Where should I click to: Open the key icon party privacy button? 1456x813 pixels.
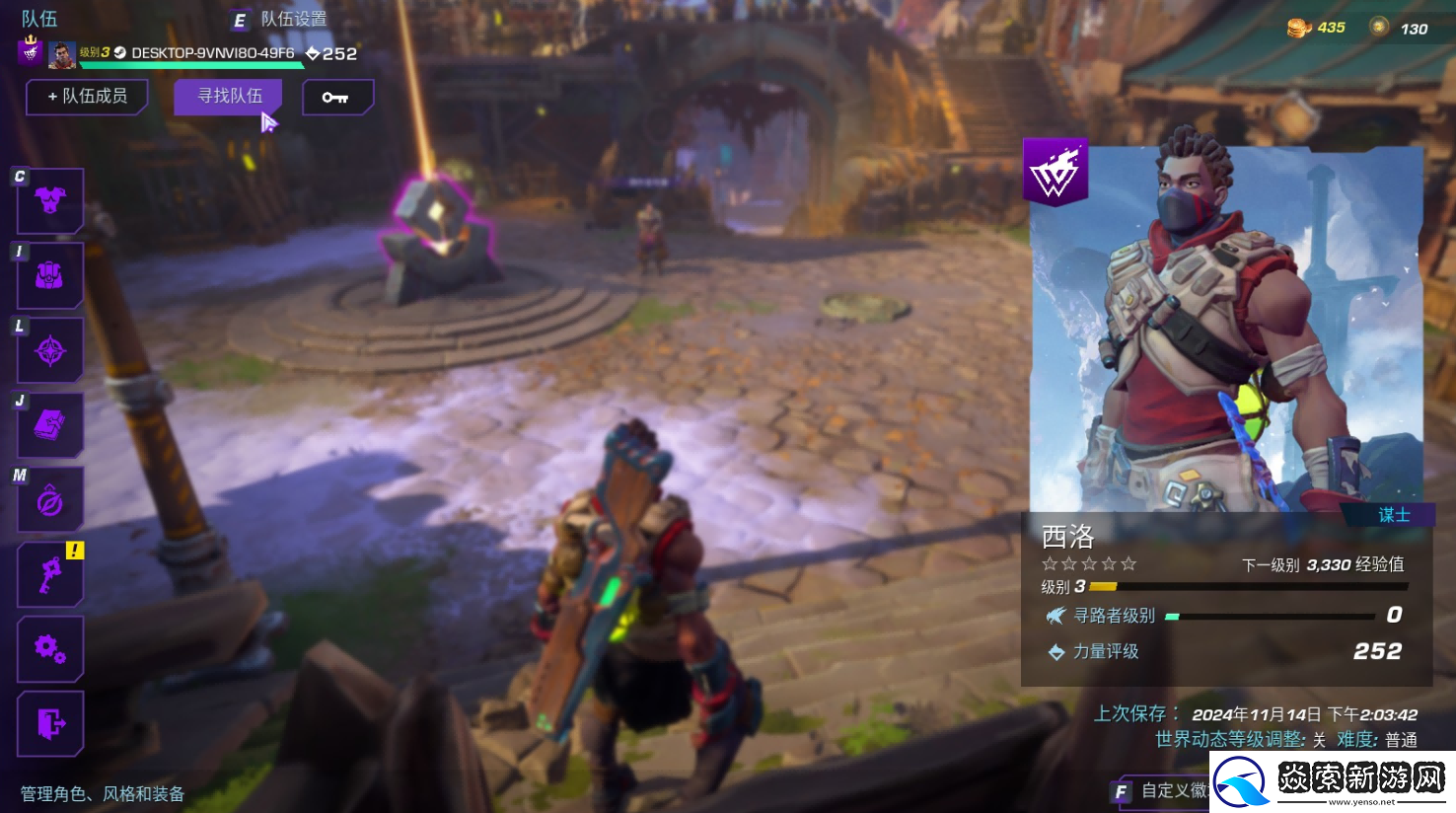[336, 97]
